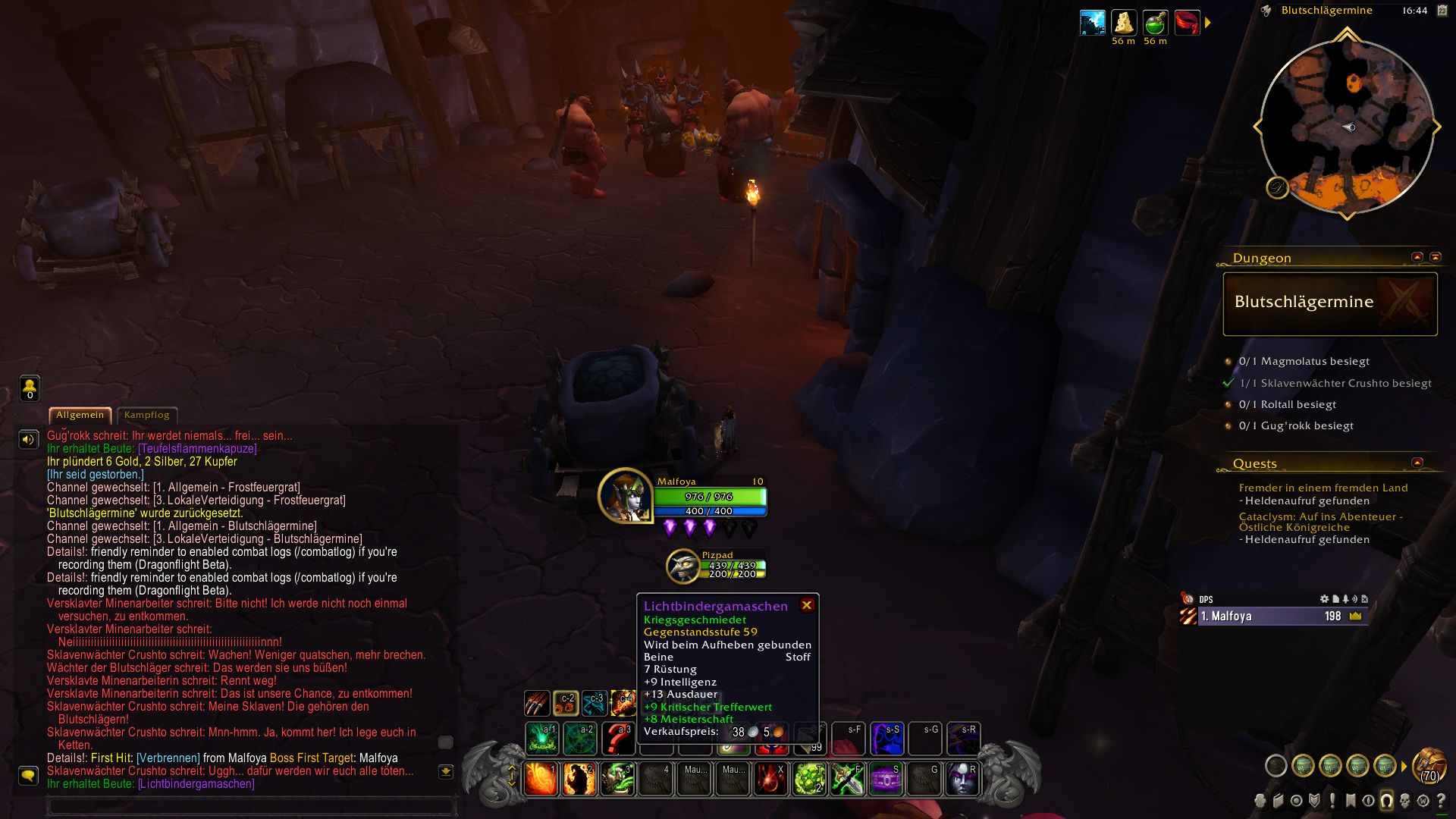Open the quest Fremder in einem fremden Land
1456x819 pixels.
[x=1323, y=488]
